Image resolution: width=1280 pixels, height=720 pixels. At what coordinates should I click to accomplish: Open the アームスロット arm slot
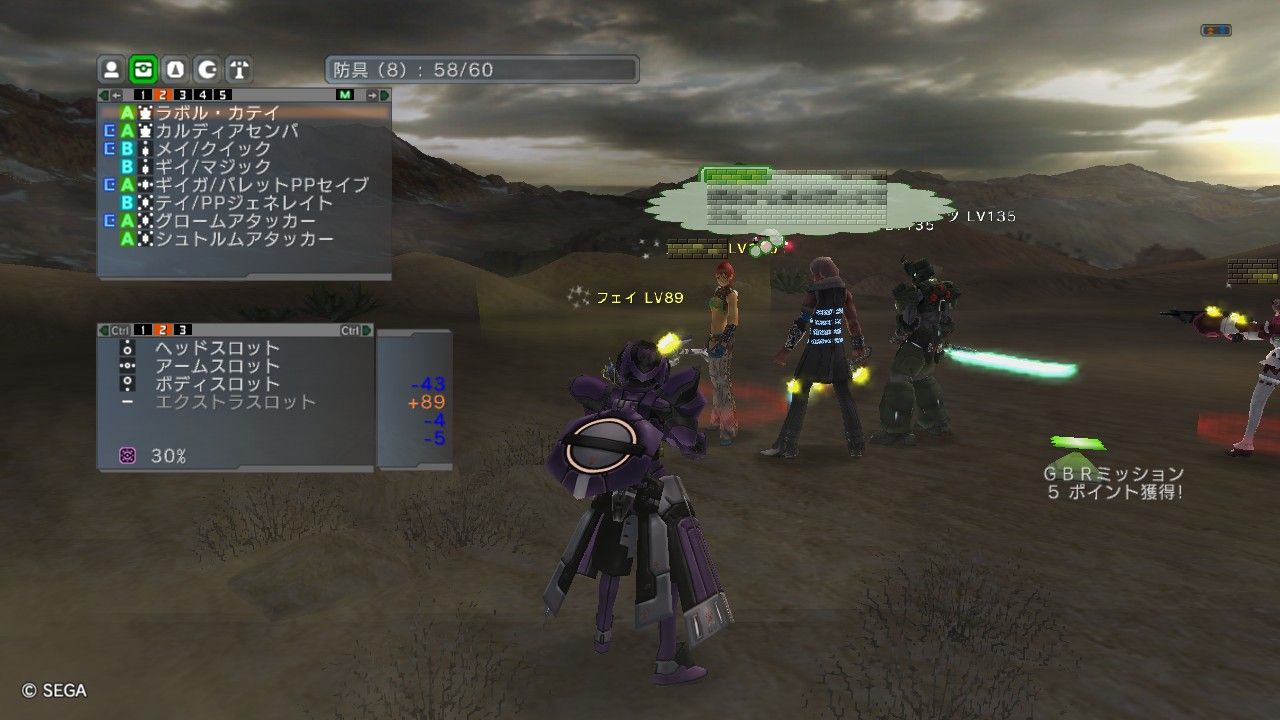click(217, 366)
